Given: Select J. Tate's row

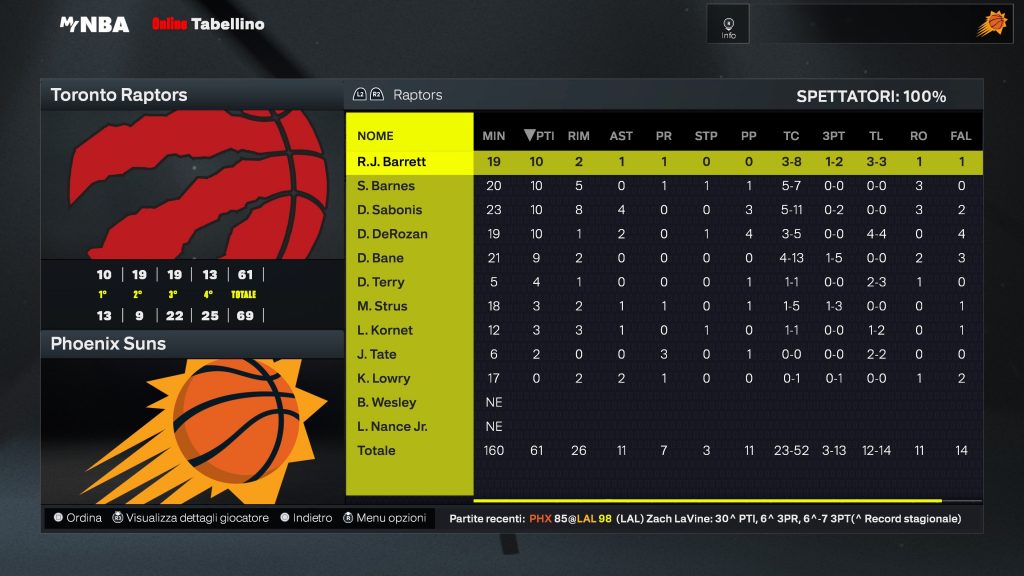Looking at the screenshot, I should click(377, 354).
